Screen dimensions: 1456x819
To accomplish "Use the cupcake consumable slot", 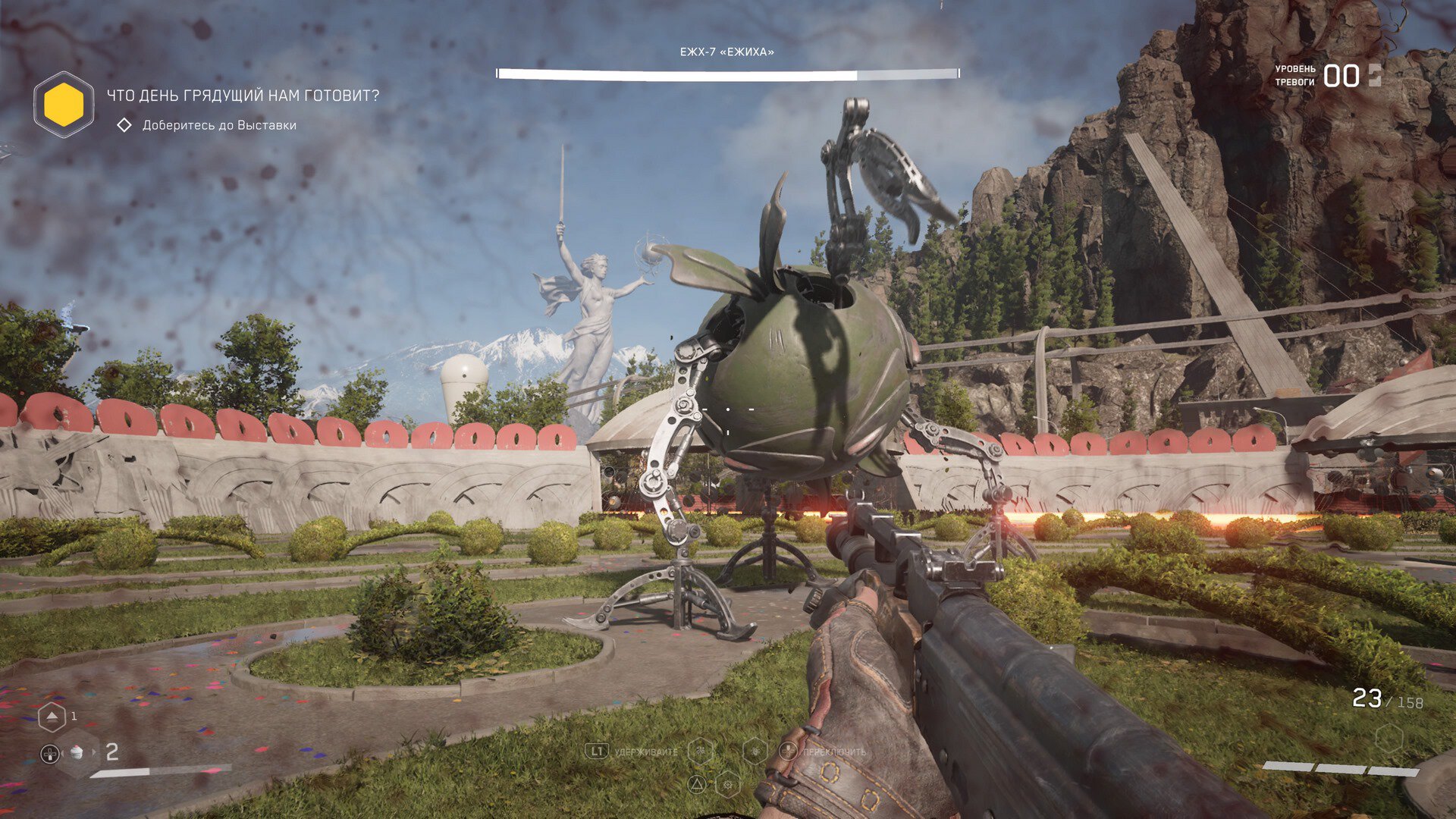I will (76, 752).
